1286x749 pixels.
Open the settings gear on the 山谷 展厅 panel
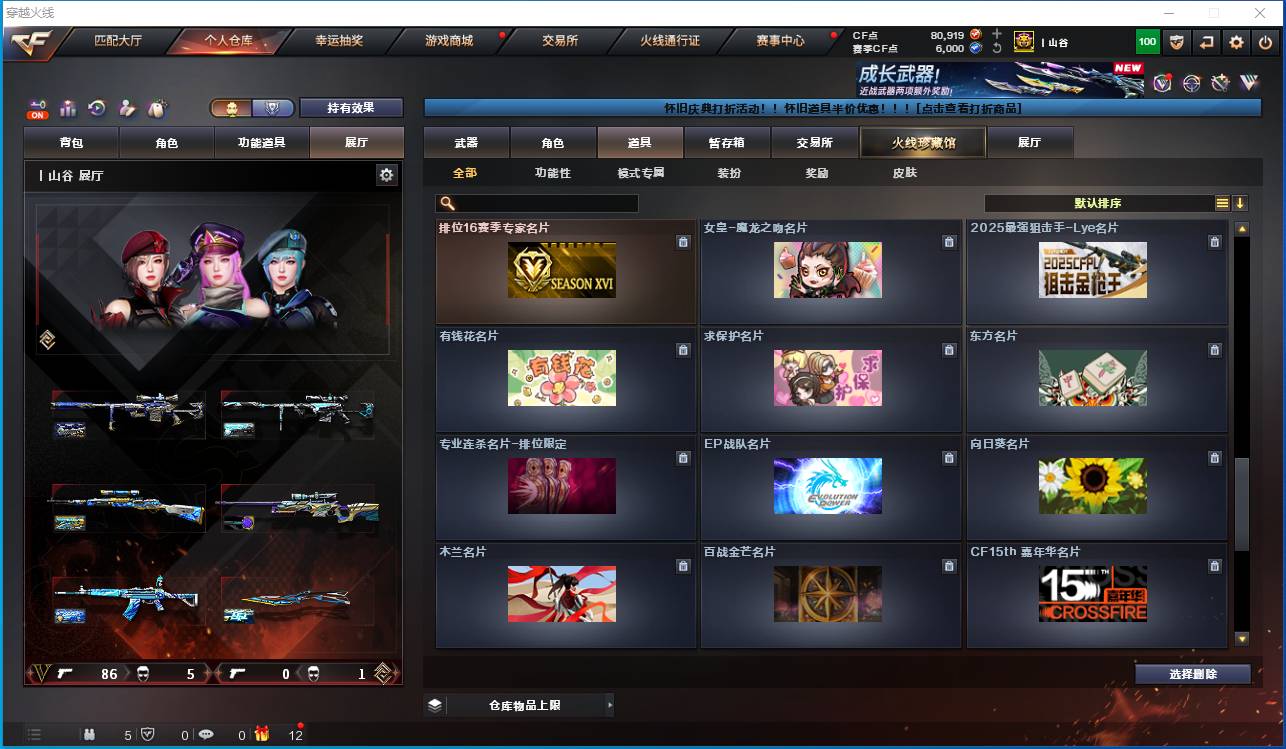[x=387, y=174]
